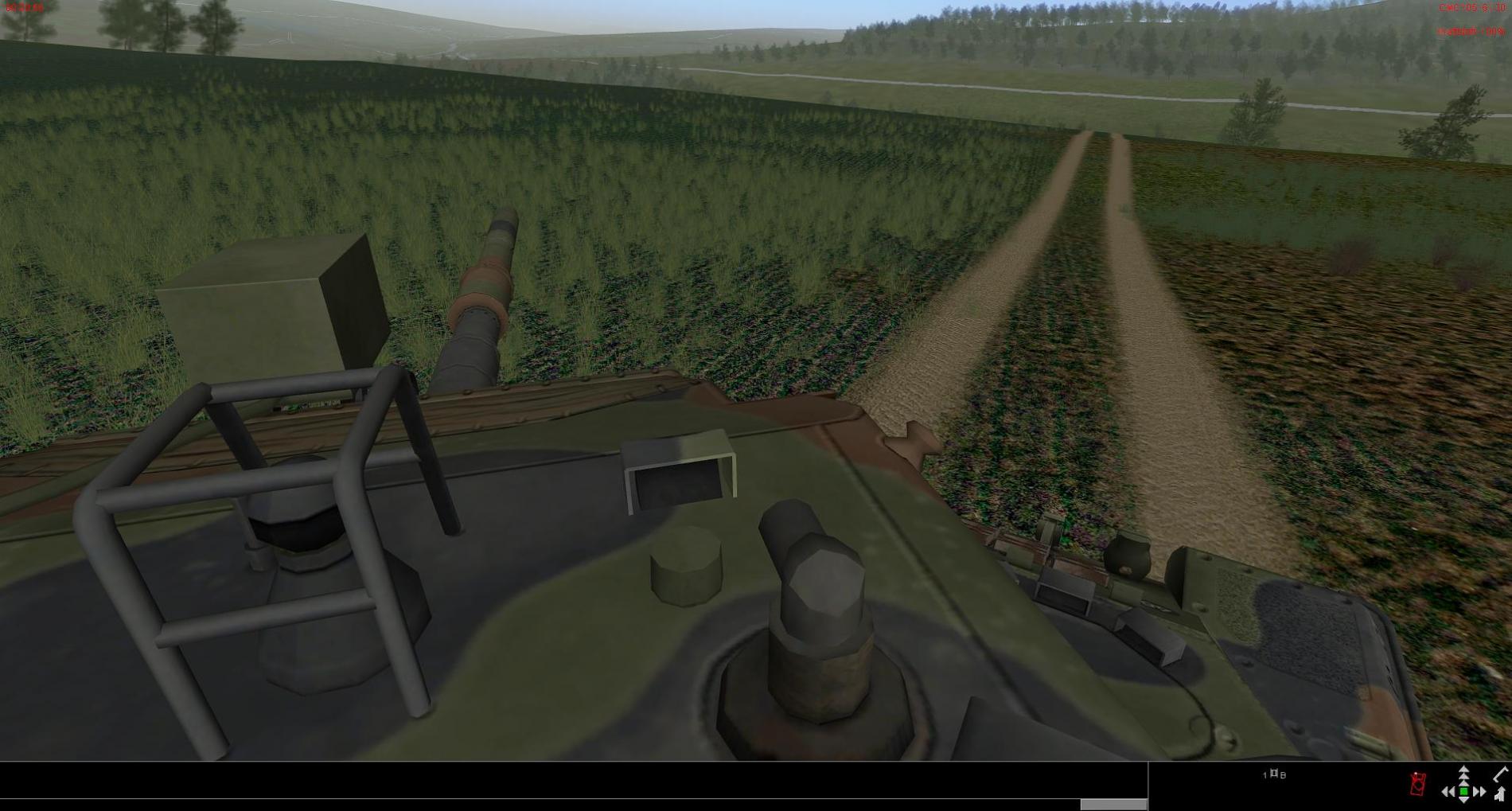Image resolution: width=1512 pixels, height=811 pixels.
Task: Click the green stop square in movement pad
Action: click(x=1463, y=792)
